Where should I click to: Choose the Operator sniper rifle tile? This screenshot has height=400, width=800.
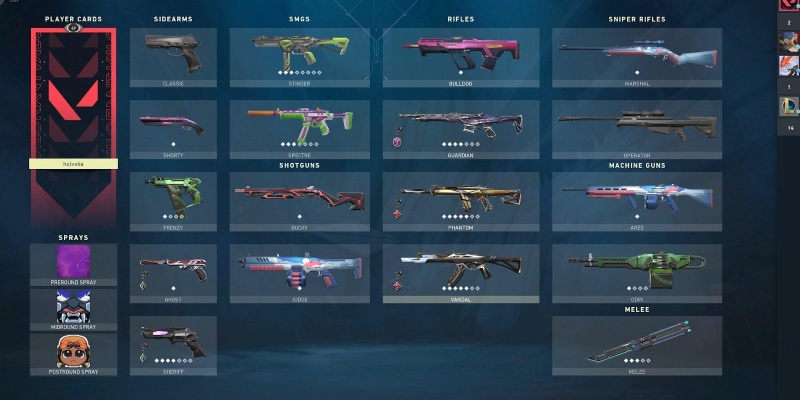pos(636,129)
